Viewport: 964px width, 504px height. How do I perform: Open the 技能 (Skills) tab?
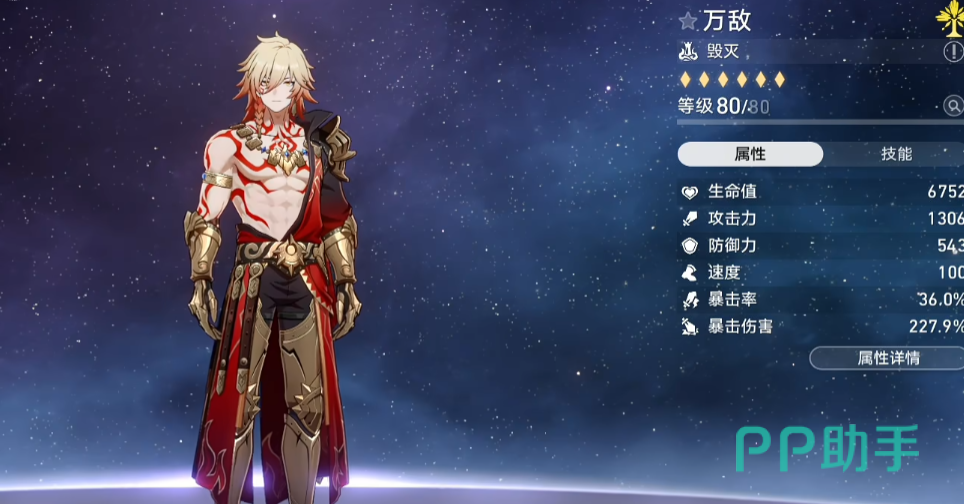(896, 154)
